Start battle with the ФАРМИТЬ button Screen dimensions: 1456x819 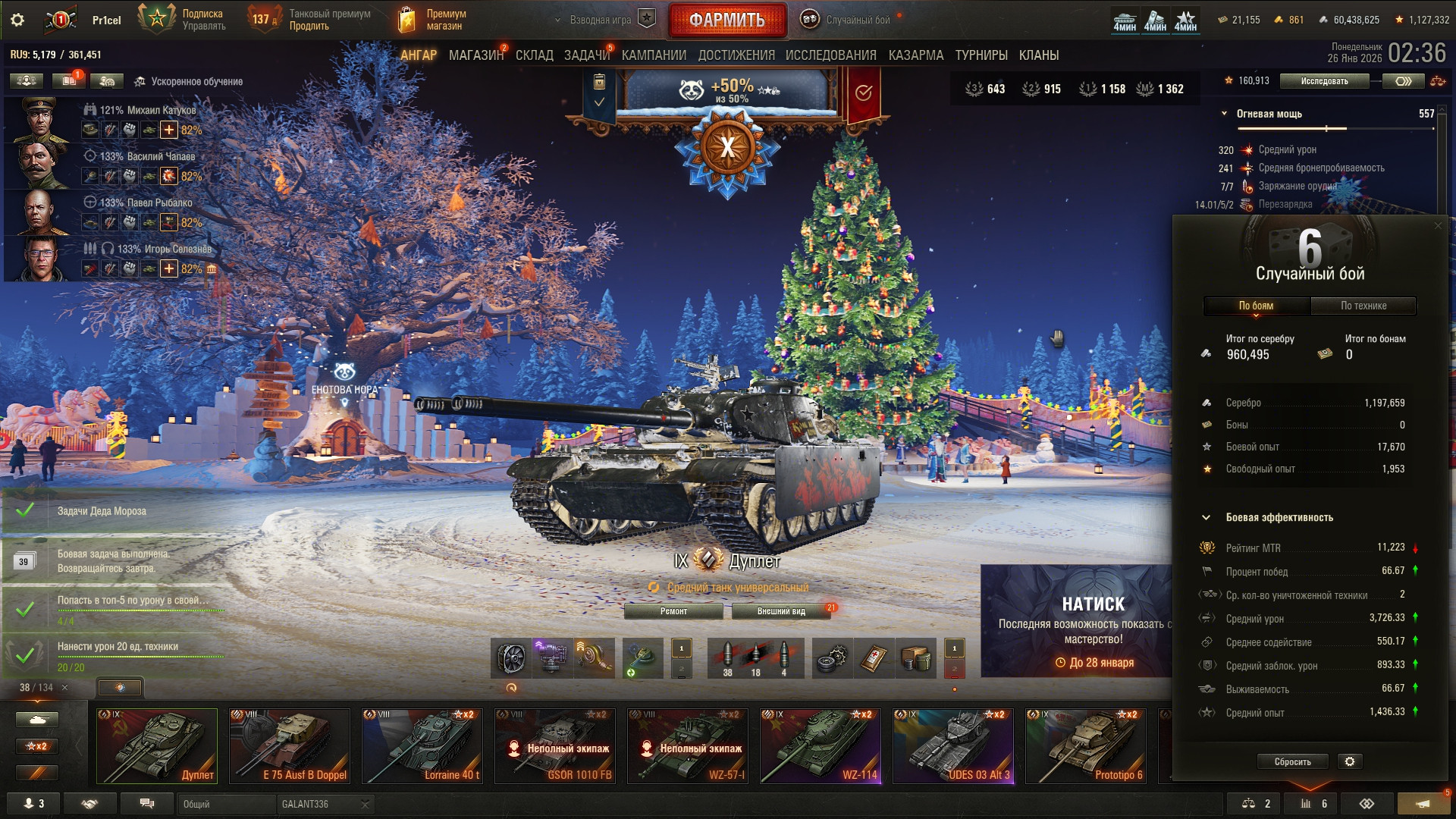[726, 20]
